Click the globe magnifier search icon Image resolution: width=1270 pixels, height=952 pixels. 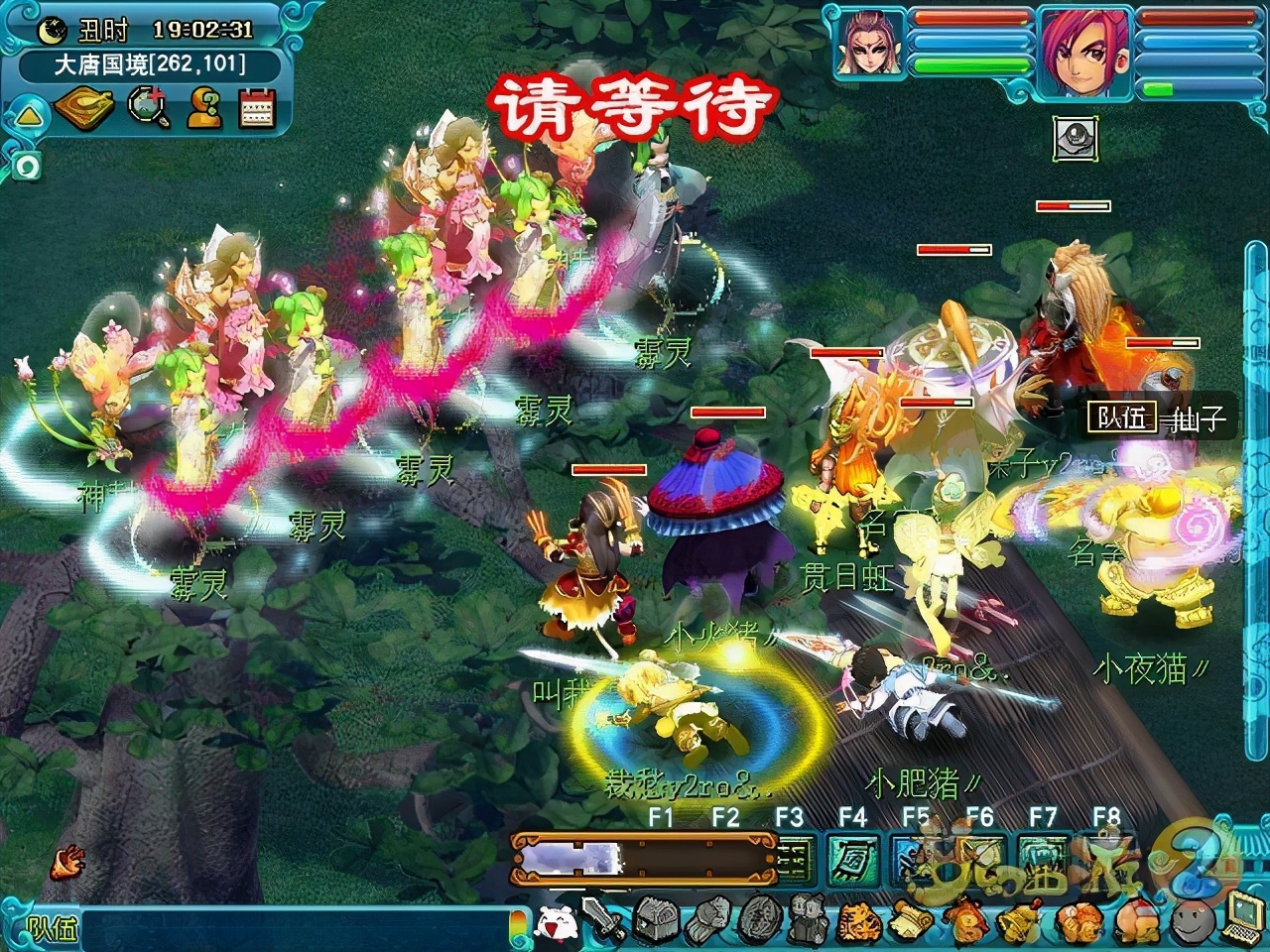coord(149,107)
